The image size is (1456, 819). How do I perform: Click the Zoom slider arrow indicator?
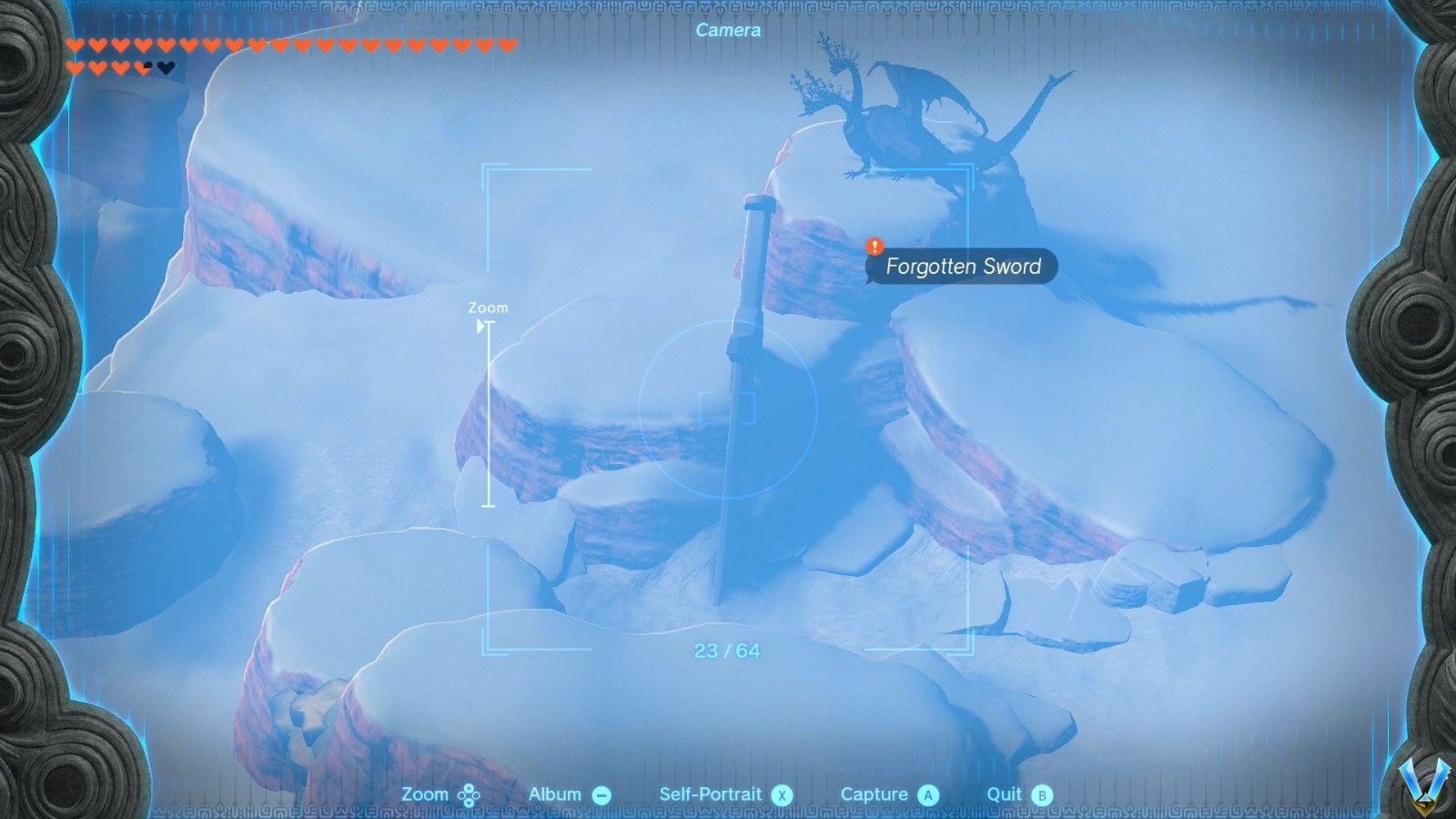480,328
